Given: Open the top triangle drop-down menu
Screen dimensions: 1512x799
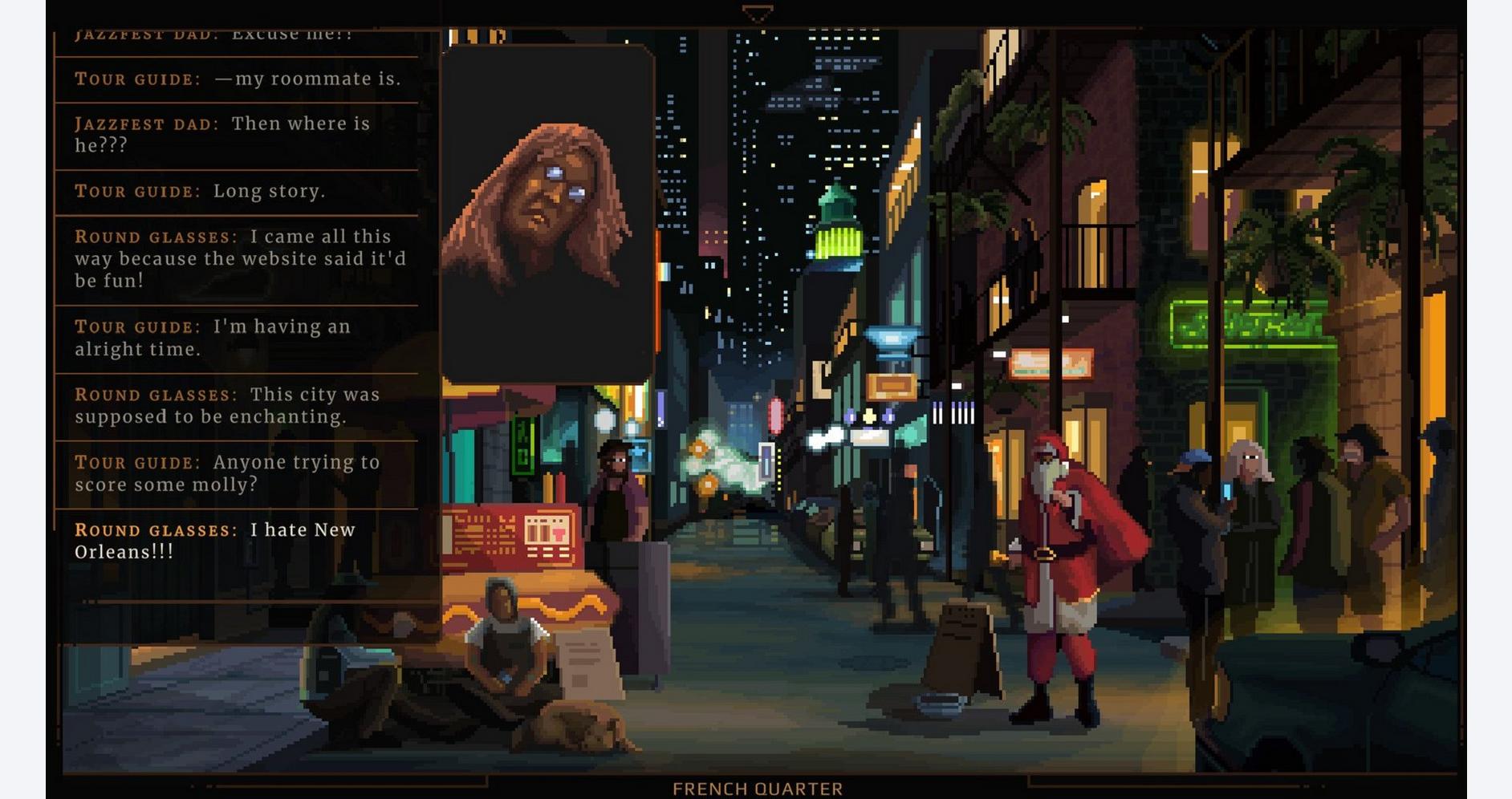Looking at the screenshot, I should coord(757,14).
